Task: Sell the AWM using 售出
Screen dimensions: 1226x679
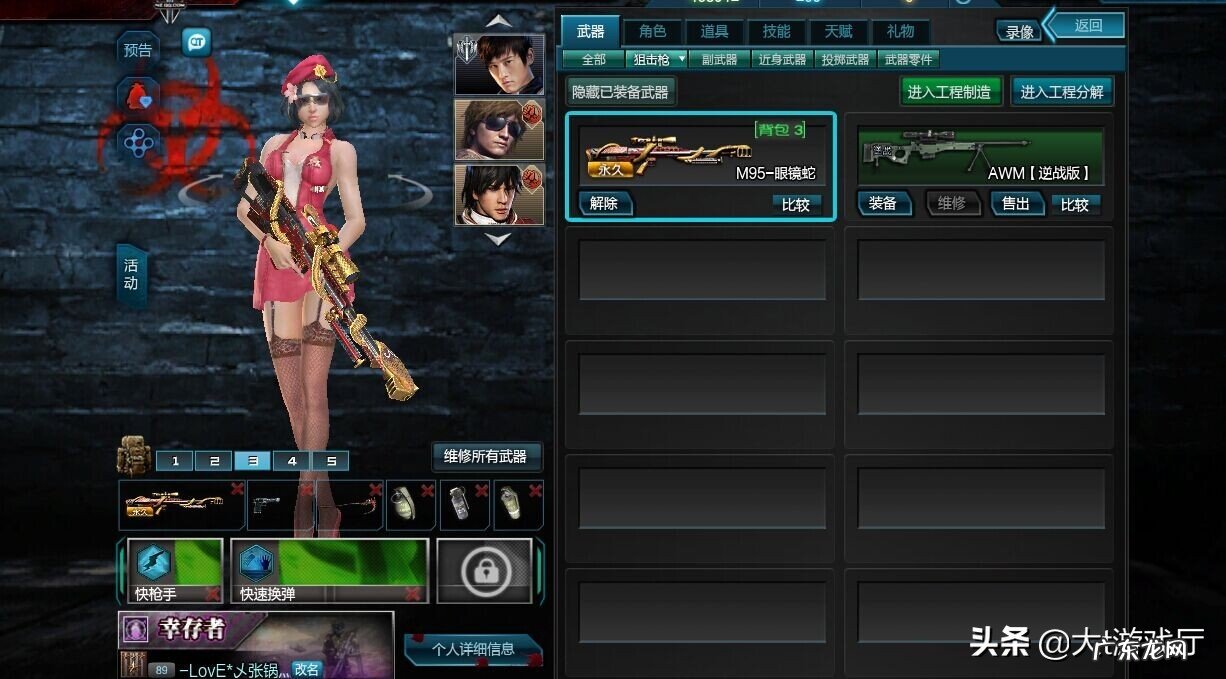Action: pos(1016,204)
